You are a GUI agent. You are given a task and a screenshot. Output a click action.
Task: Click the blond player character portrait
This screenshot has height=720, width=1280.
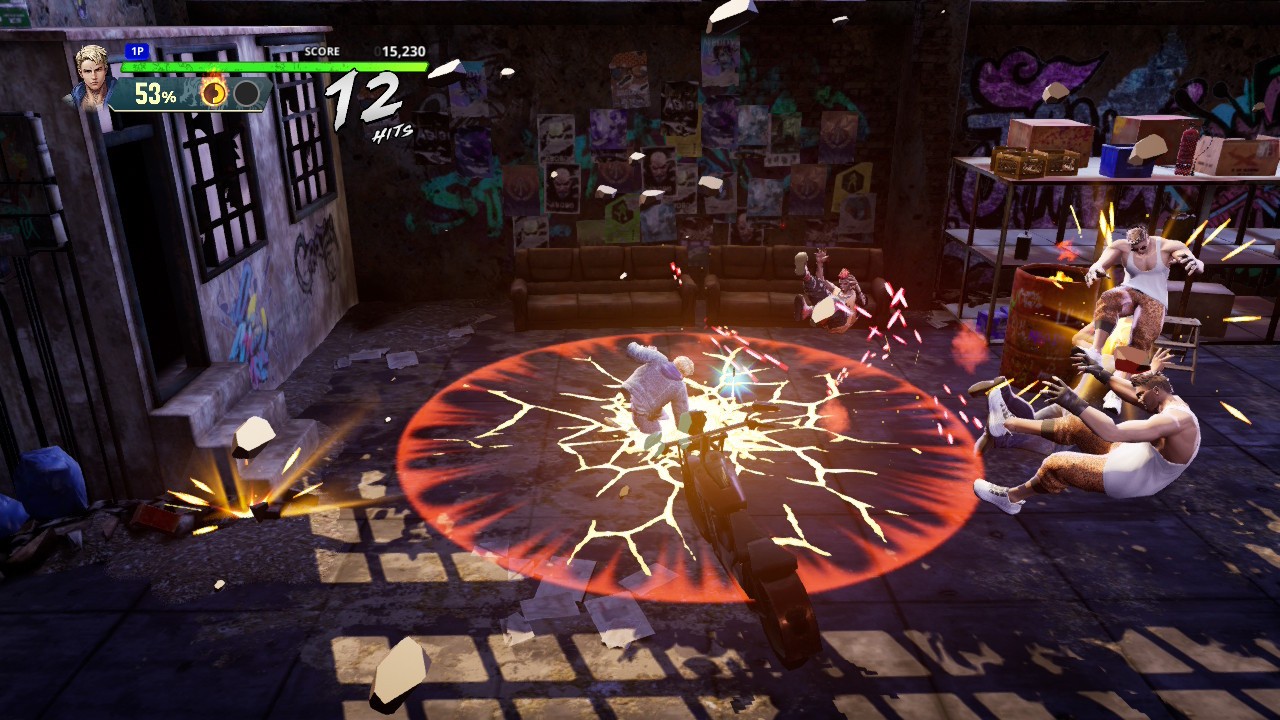(x=91, y=75)
